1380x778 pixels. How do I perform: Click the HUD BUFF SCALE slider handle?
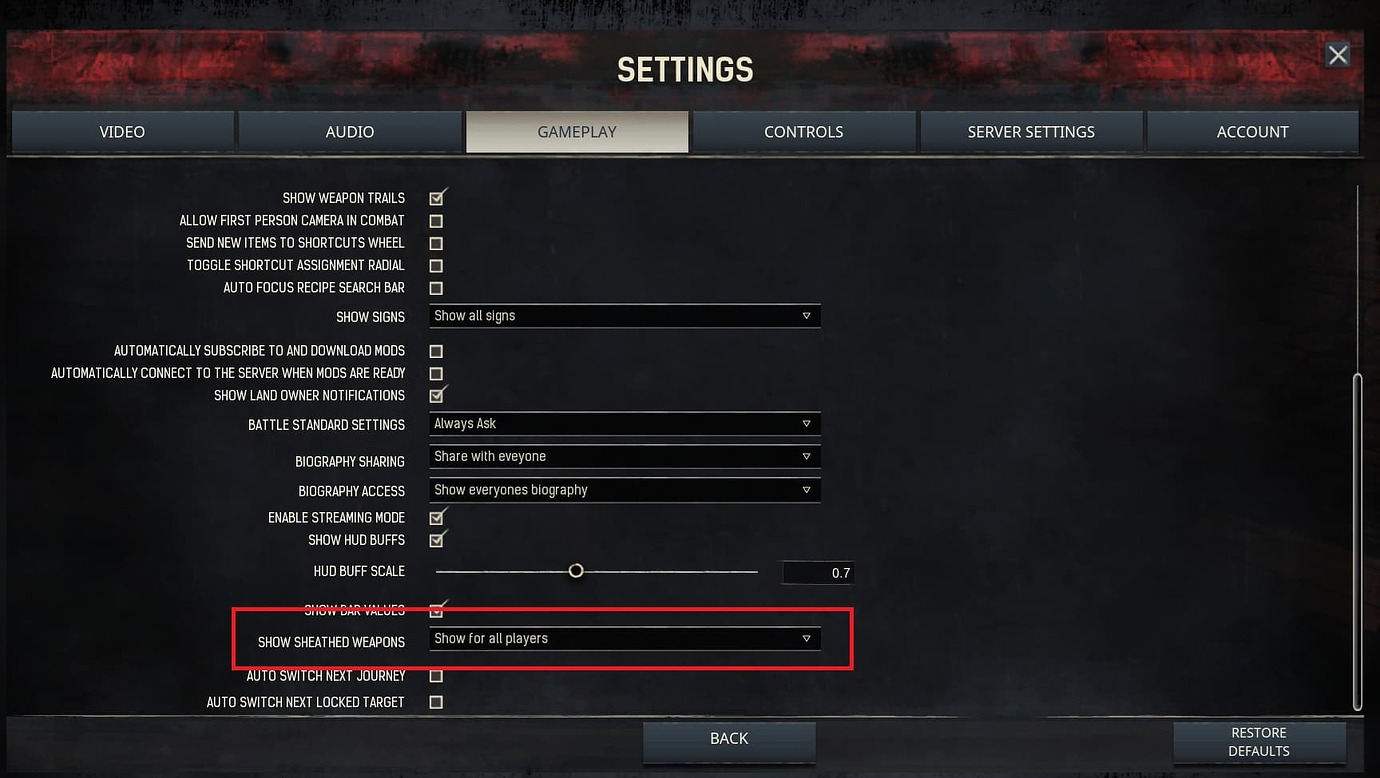click(x=576, y=570)
